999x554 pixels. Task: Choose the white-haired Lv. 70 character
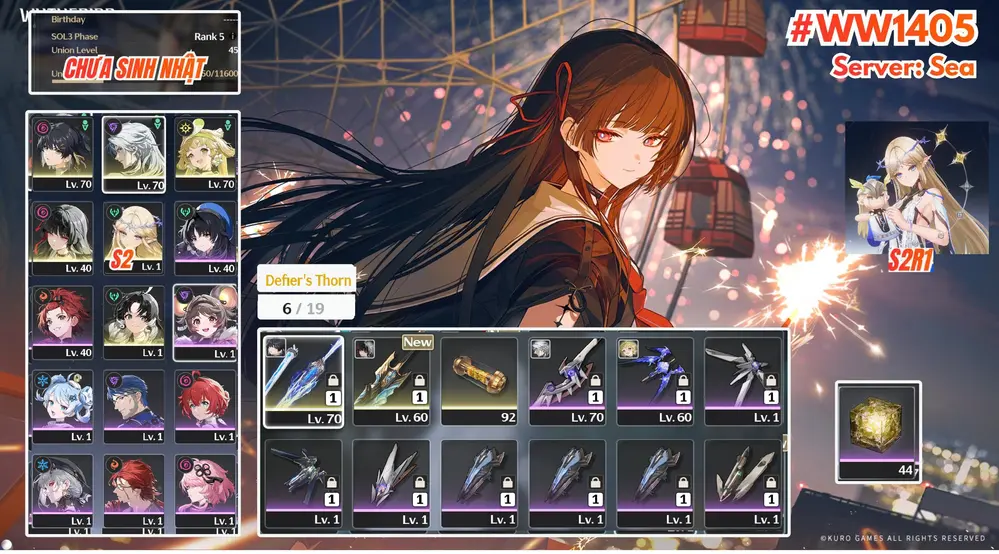tap(133, 153)
